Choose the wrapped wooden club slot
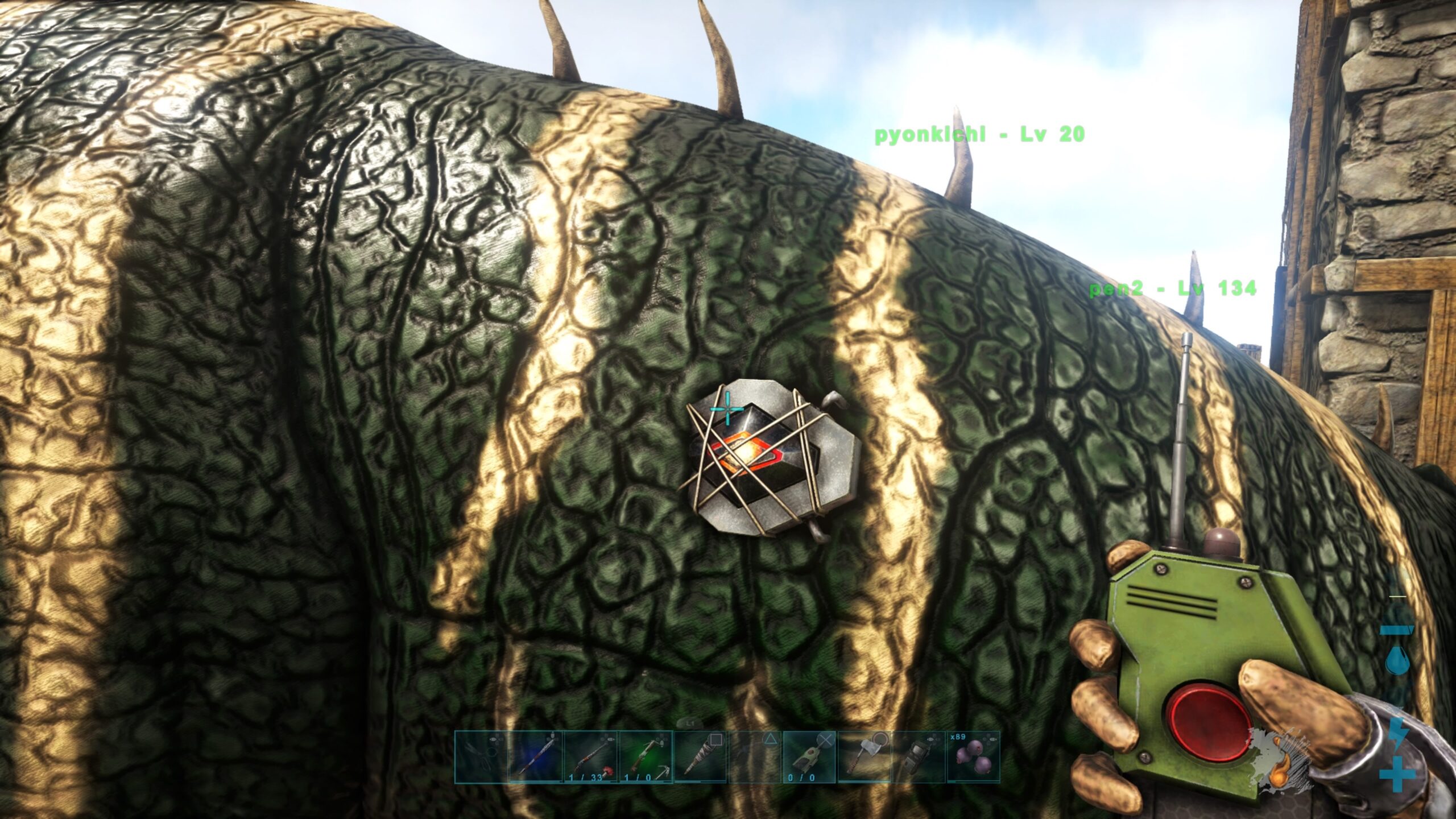1456x819 pixels. point(700,758)
